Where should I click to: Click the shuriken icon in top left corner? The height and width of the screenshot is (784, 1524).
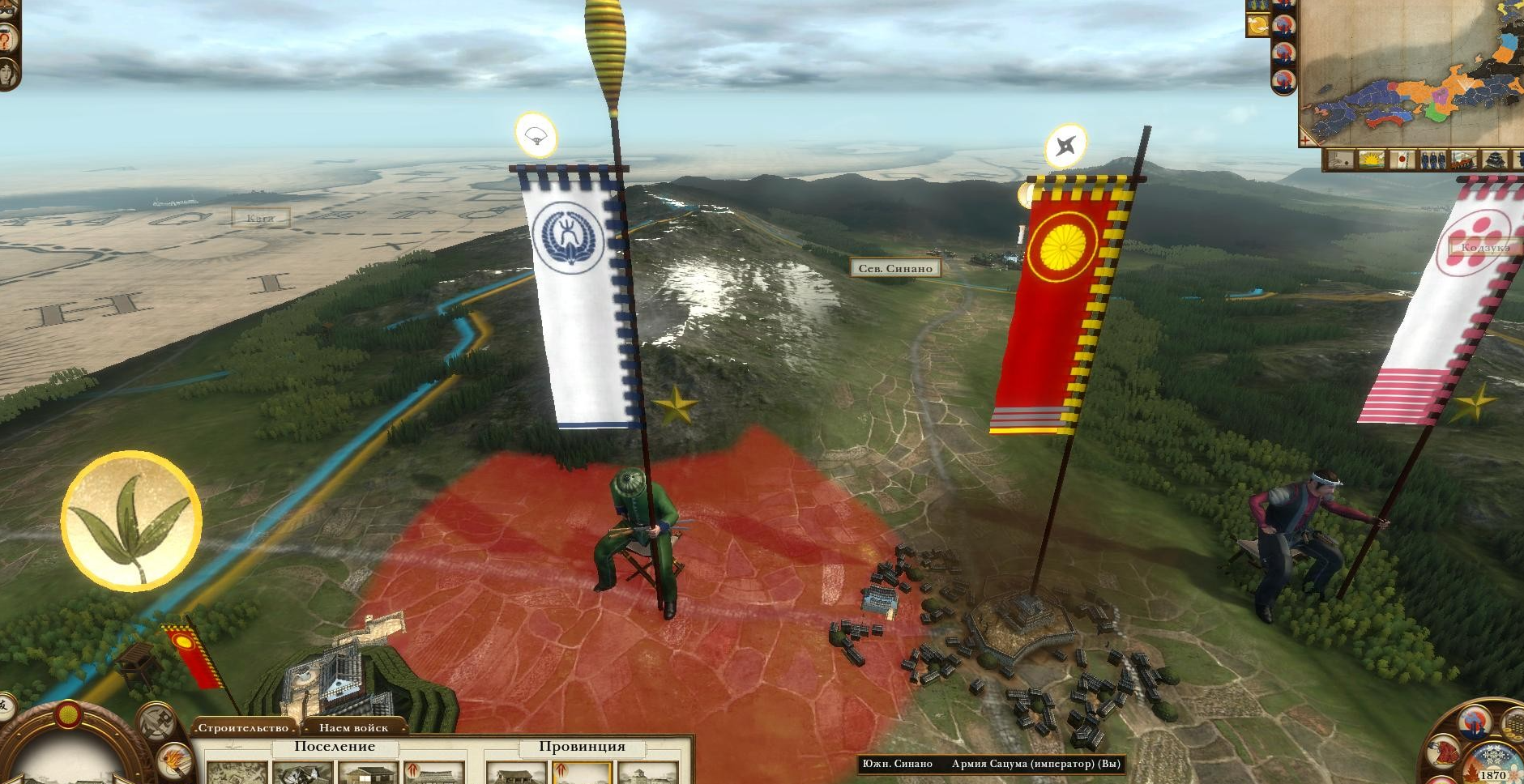(x=7, y=8)
